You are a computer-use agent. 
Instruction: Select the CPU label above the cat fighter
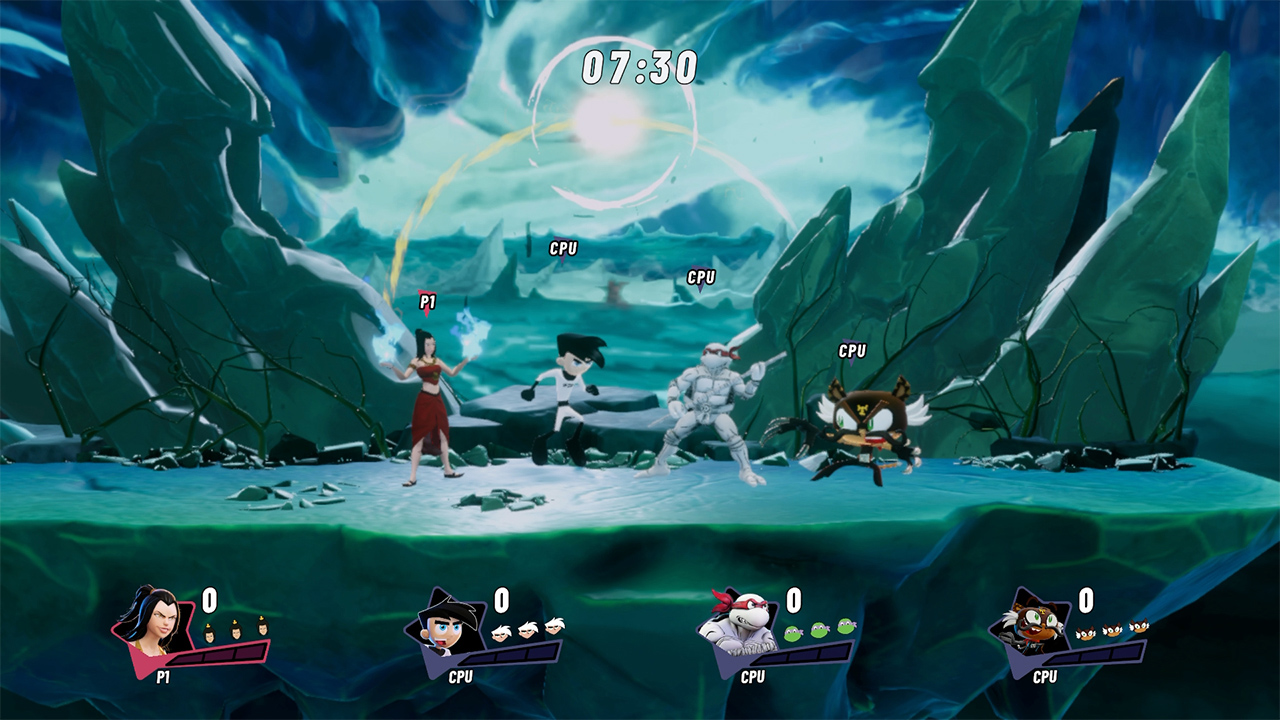[852, 351]
